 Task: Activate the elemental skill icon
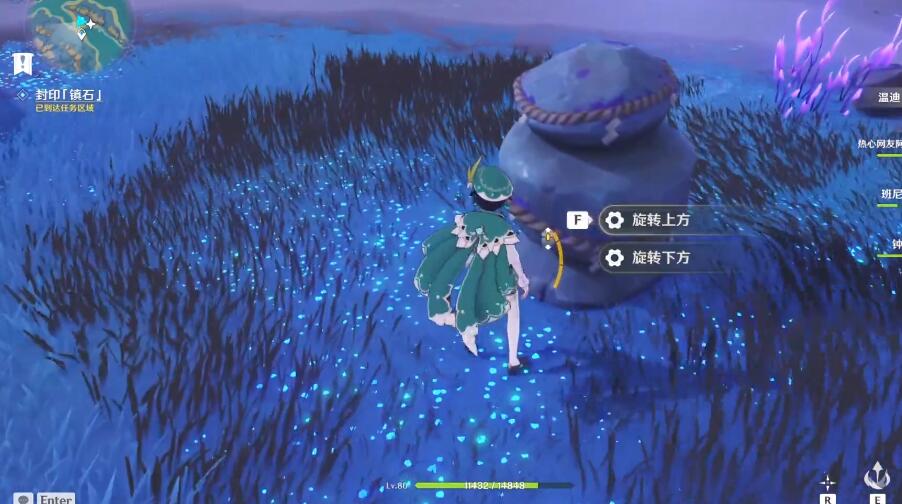[877, 475]
